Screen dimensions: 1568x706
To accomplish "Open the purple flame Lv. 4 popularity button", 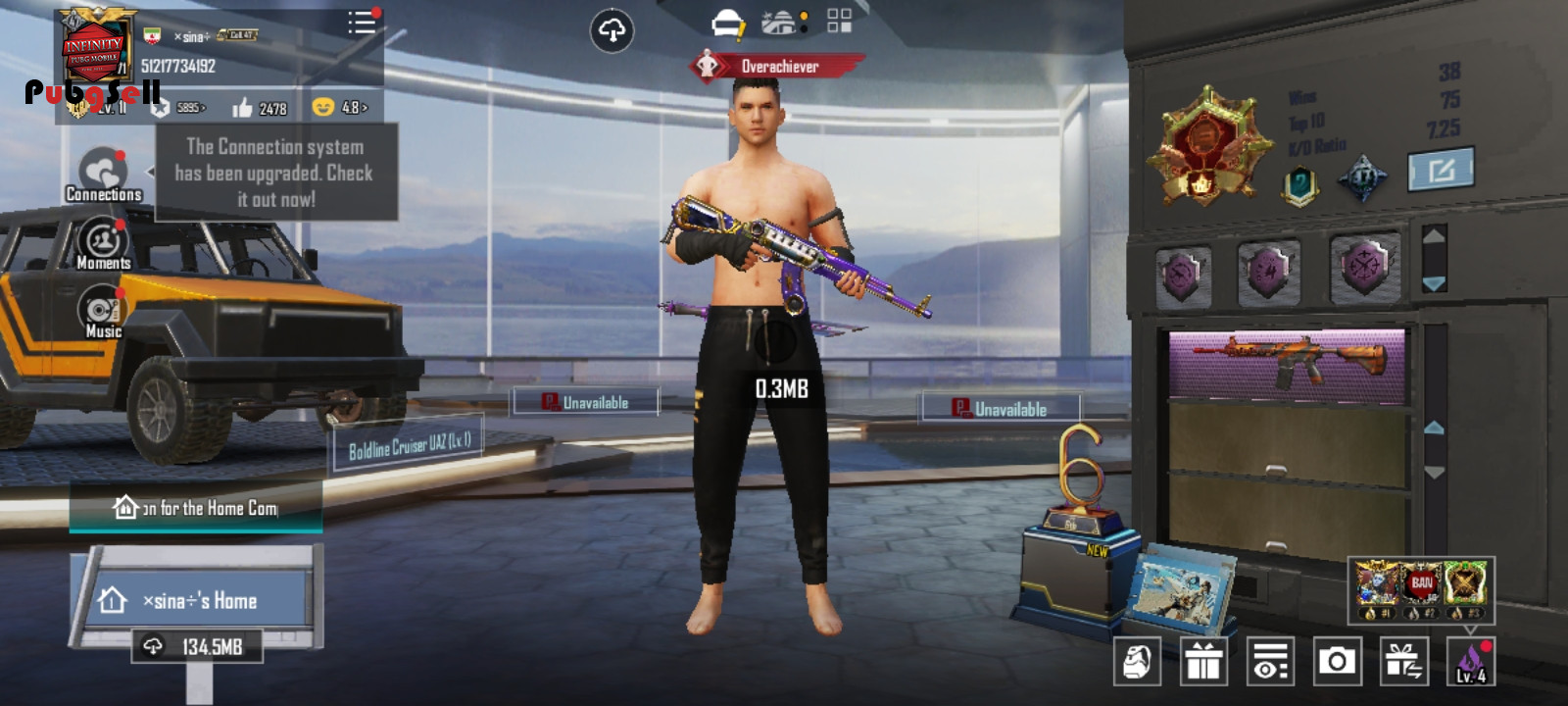I will coord(1470,662).
